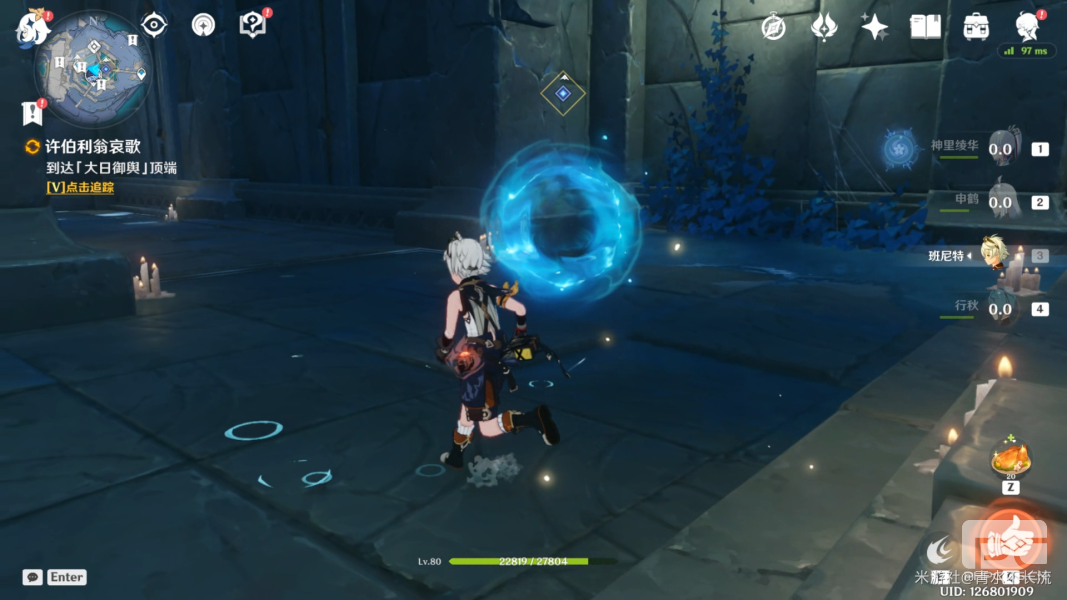Open the chat box with Enter label
This screenshot has width=1067, height=600.
55,577
